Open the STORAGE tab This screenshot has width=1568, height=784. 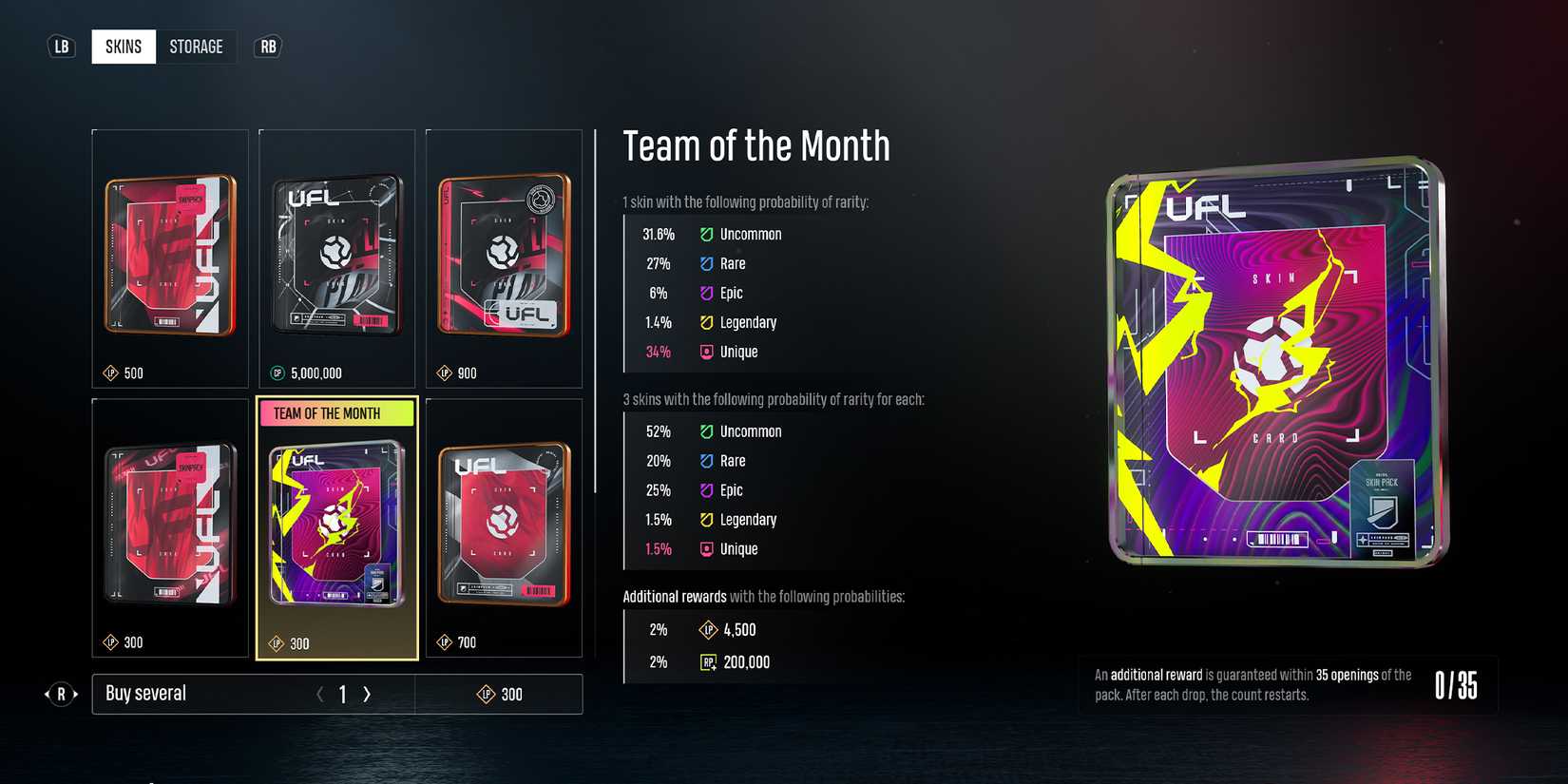[196, 46]
